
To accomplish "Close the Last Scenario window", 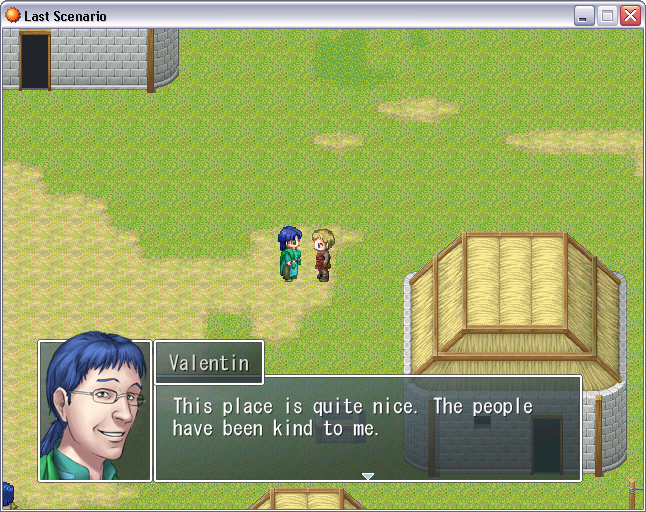I will pos(630,16).
